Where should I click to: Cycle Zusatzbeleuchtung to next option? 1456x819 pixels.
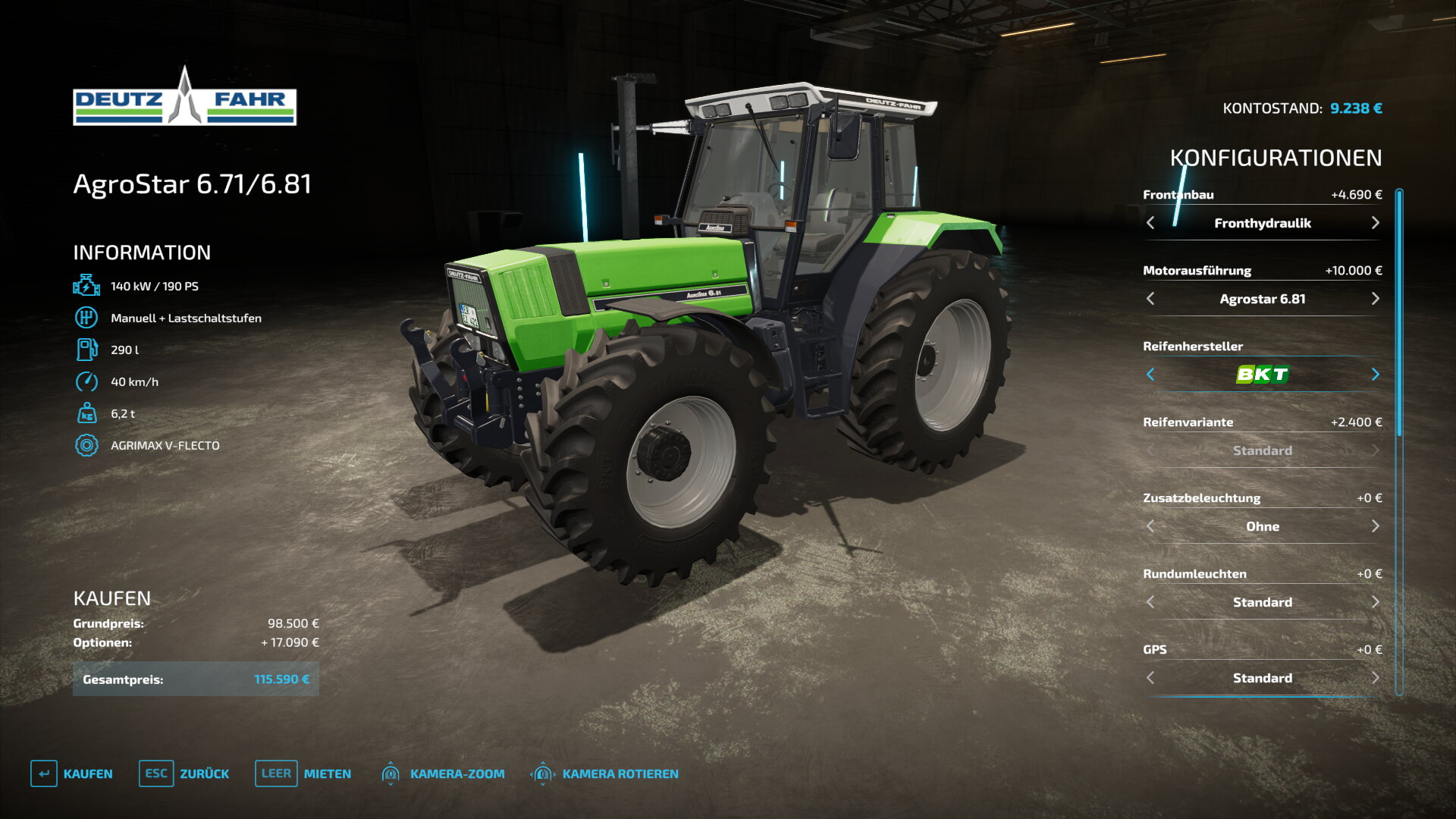(x=1375, y=526)
